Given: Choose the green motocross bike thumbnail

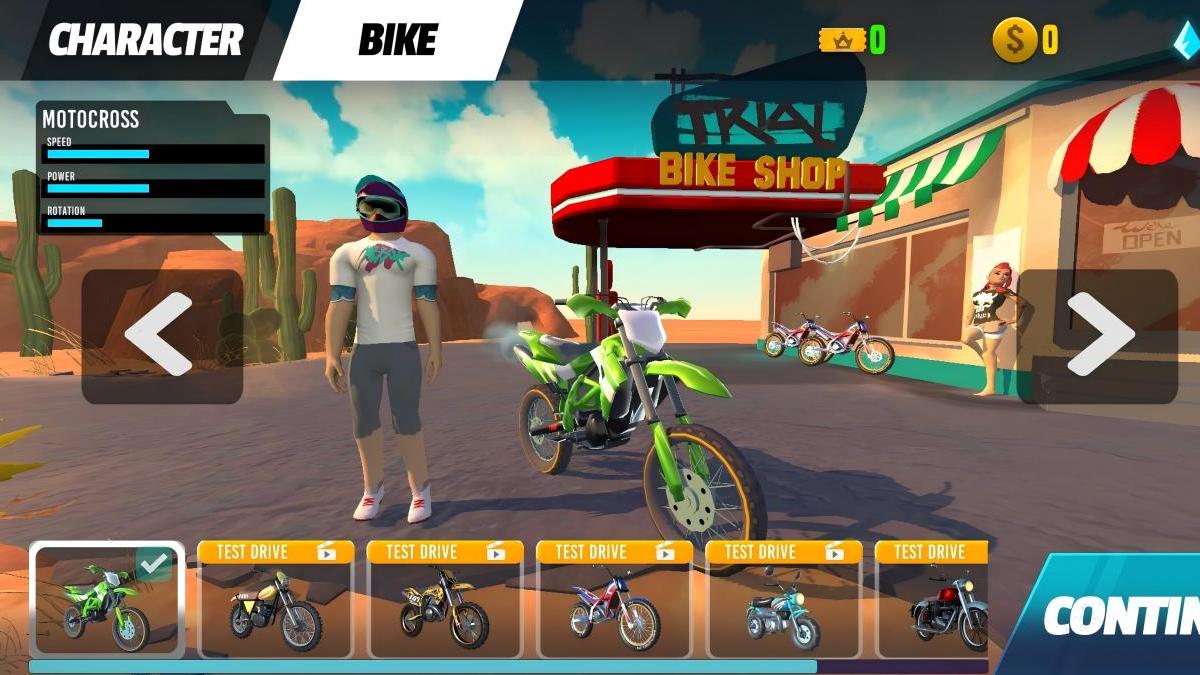Looking at the screenshot, I should [x=106, y=600].
